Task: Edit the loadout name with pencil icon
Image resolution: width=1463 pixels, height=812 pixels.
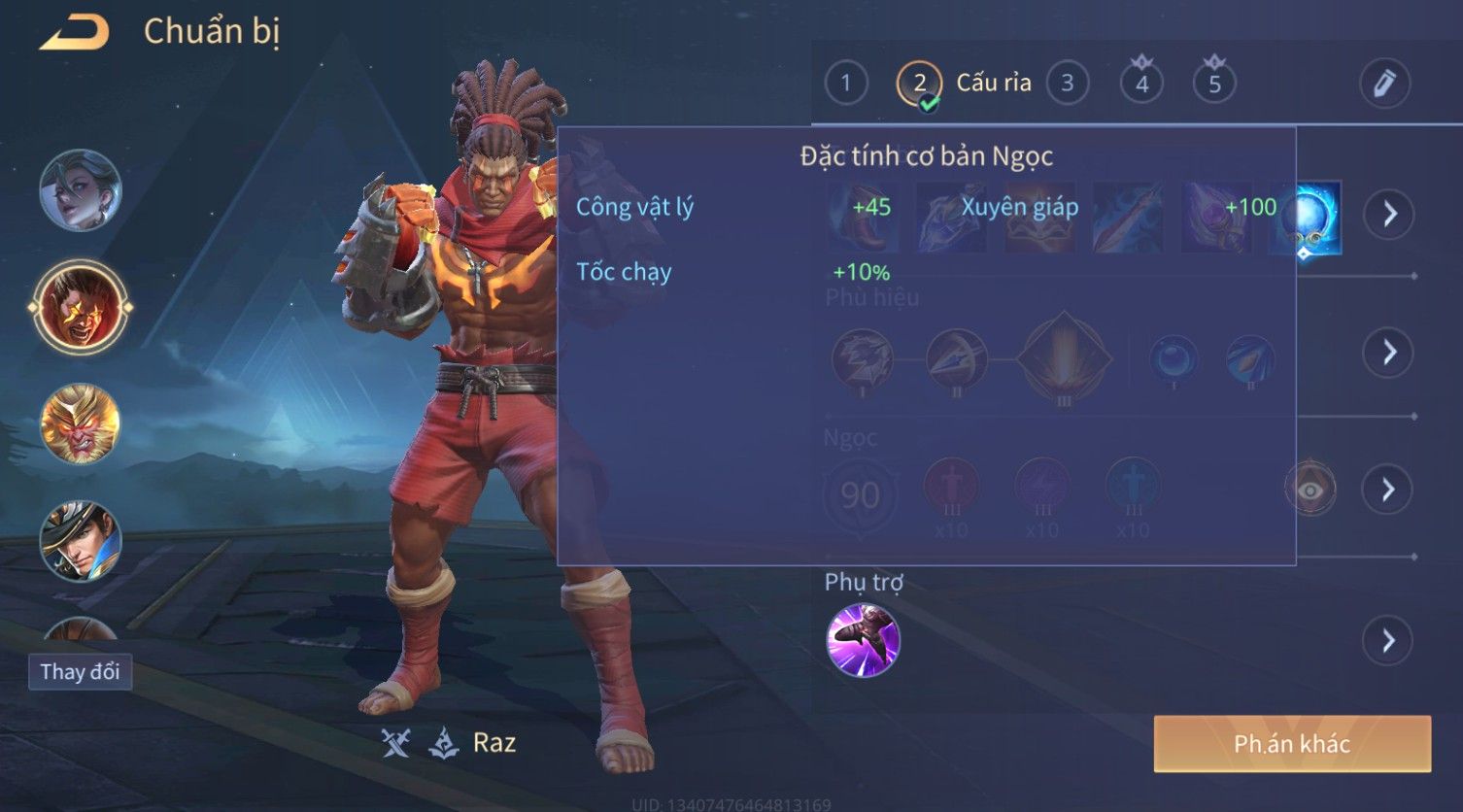Action: pos(1384,84)
